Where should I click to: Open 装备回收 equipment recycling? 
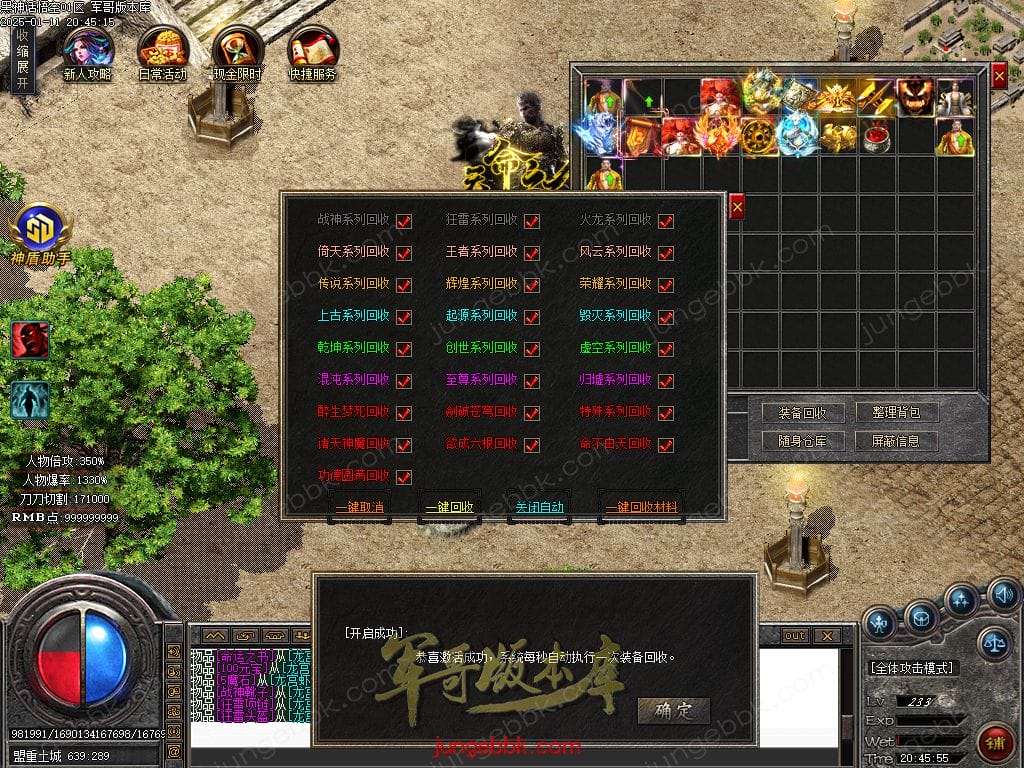tap(795, 413)
